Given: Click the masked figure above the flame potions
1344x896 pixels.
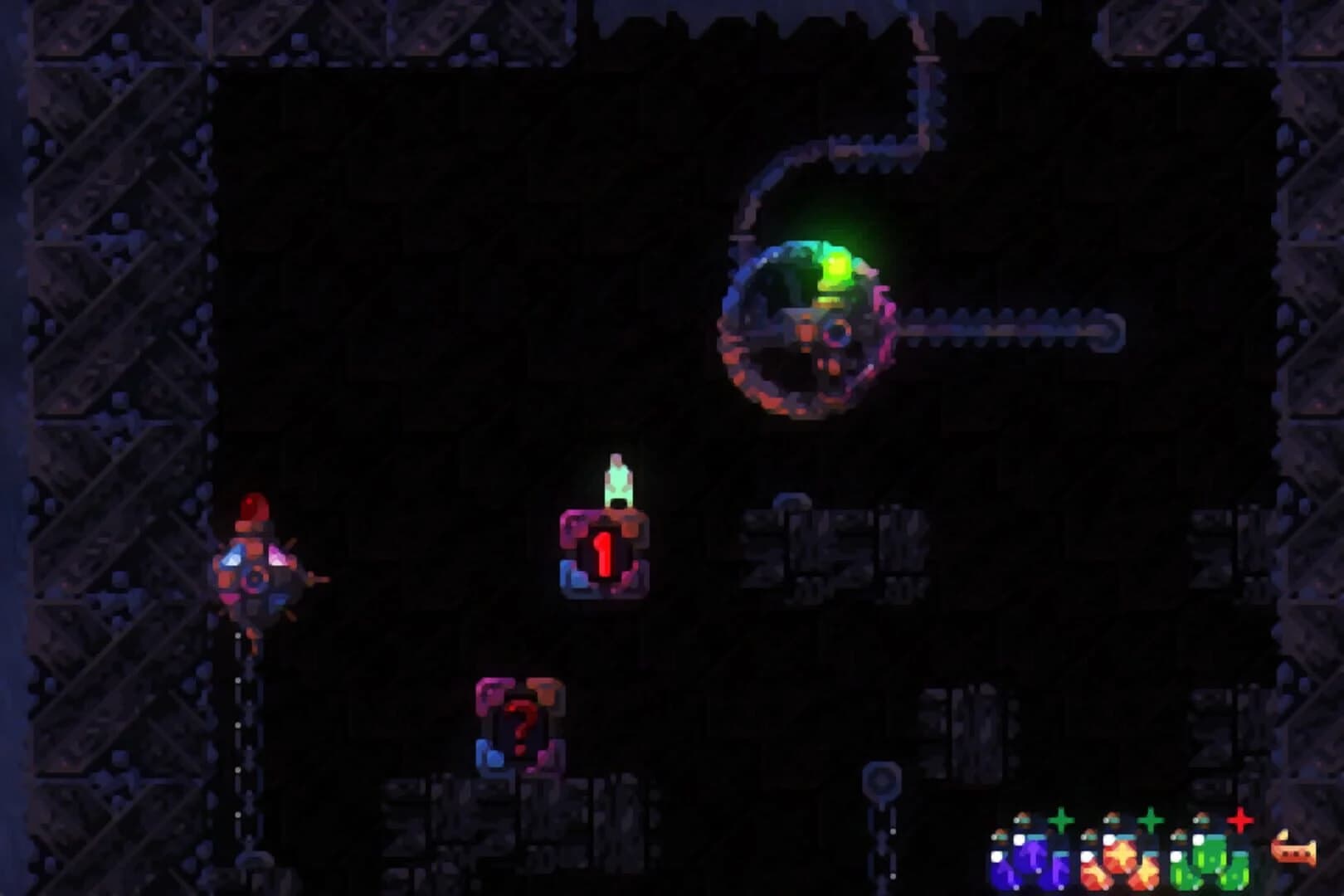Looking at the screenshot, I should click(x=1113, y=819).
